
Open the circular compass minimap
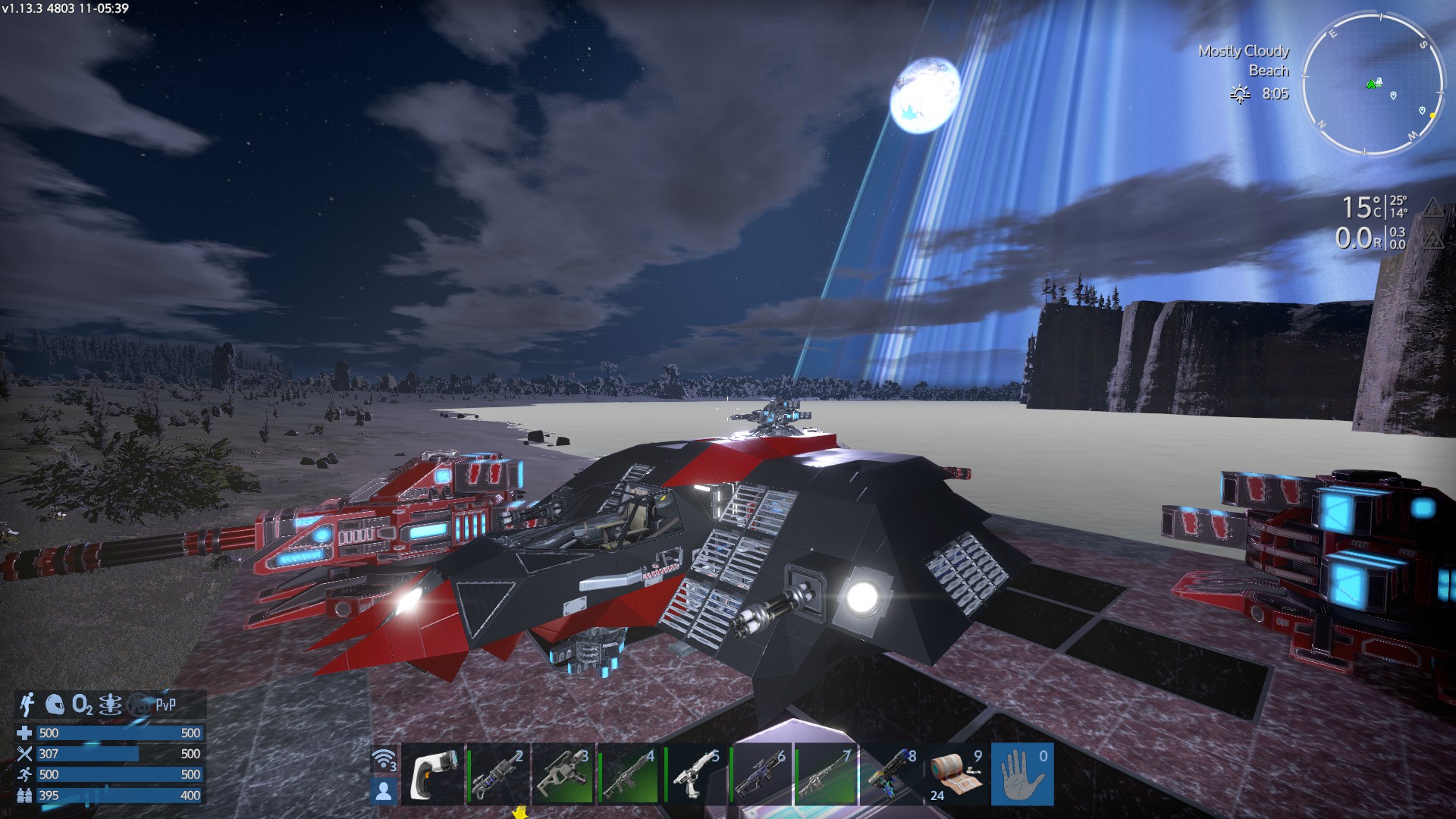[1372, 83]
